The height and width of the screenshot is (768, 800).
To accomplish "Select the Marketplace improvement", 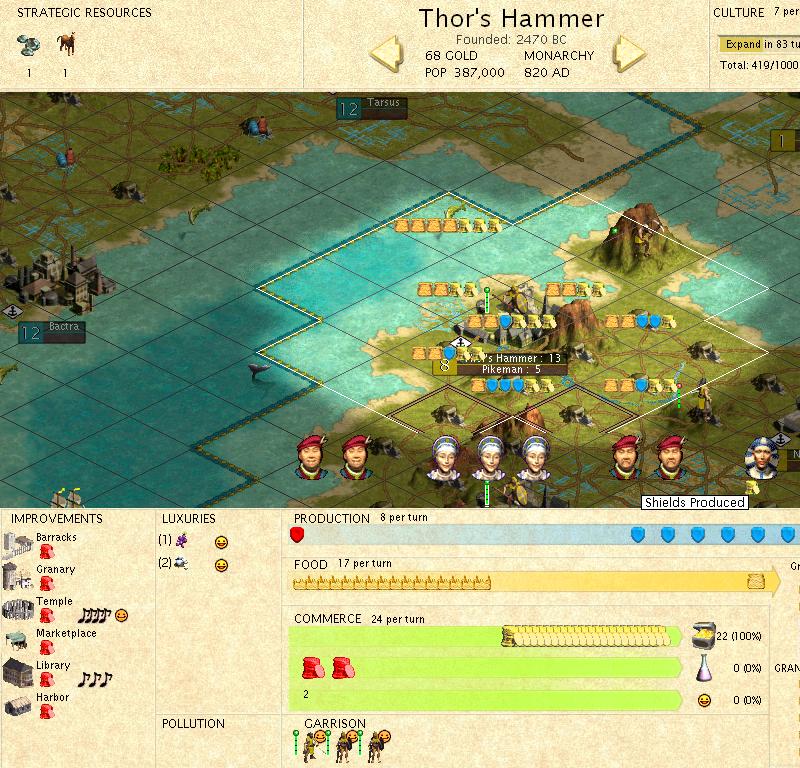I will 66,634.
